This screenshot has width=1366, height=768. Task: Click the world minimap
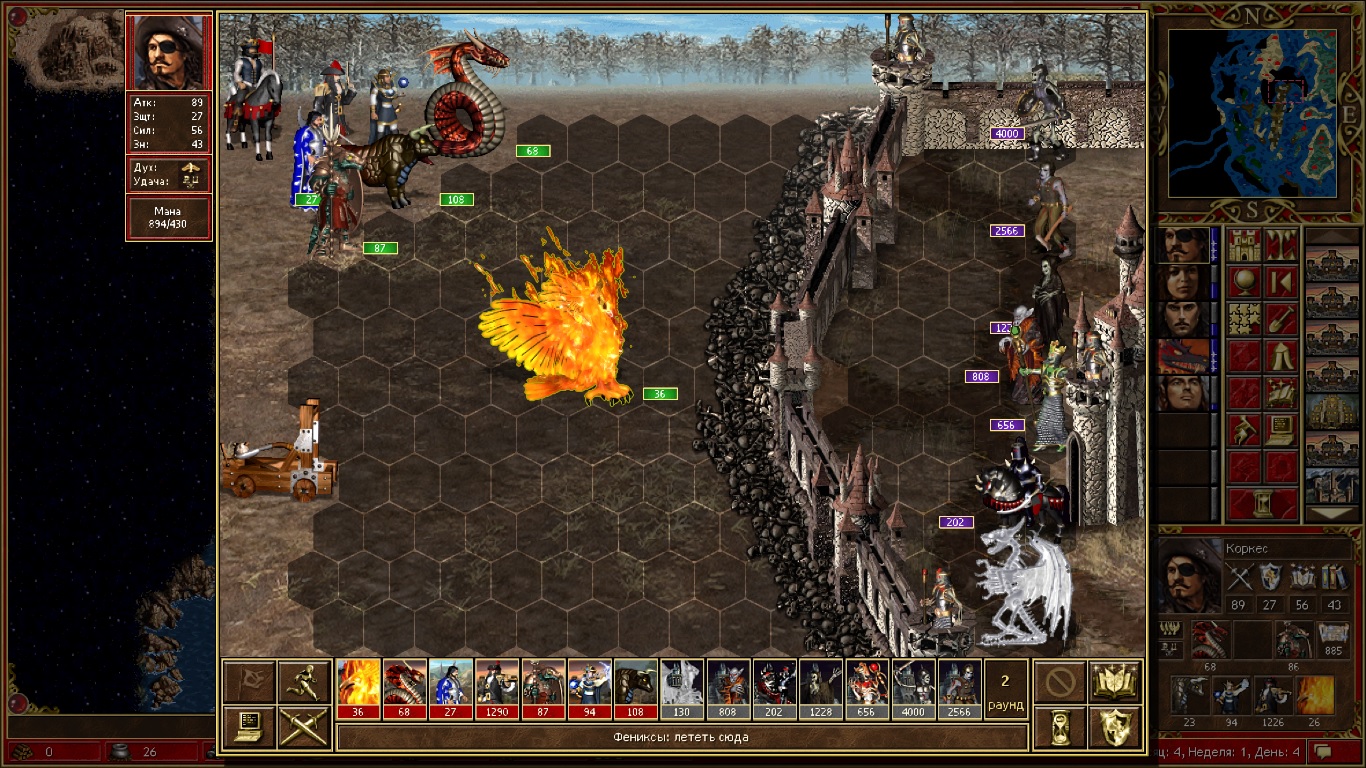click(x=1252, y=112)
